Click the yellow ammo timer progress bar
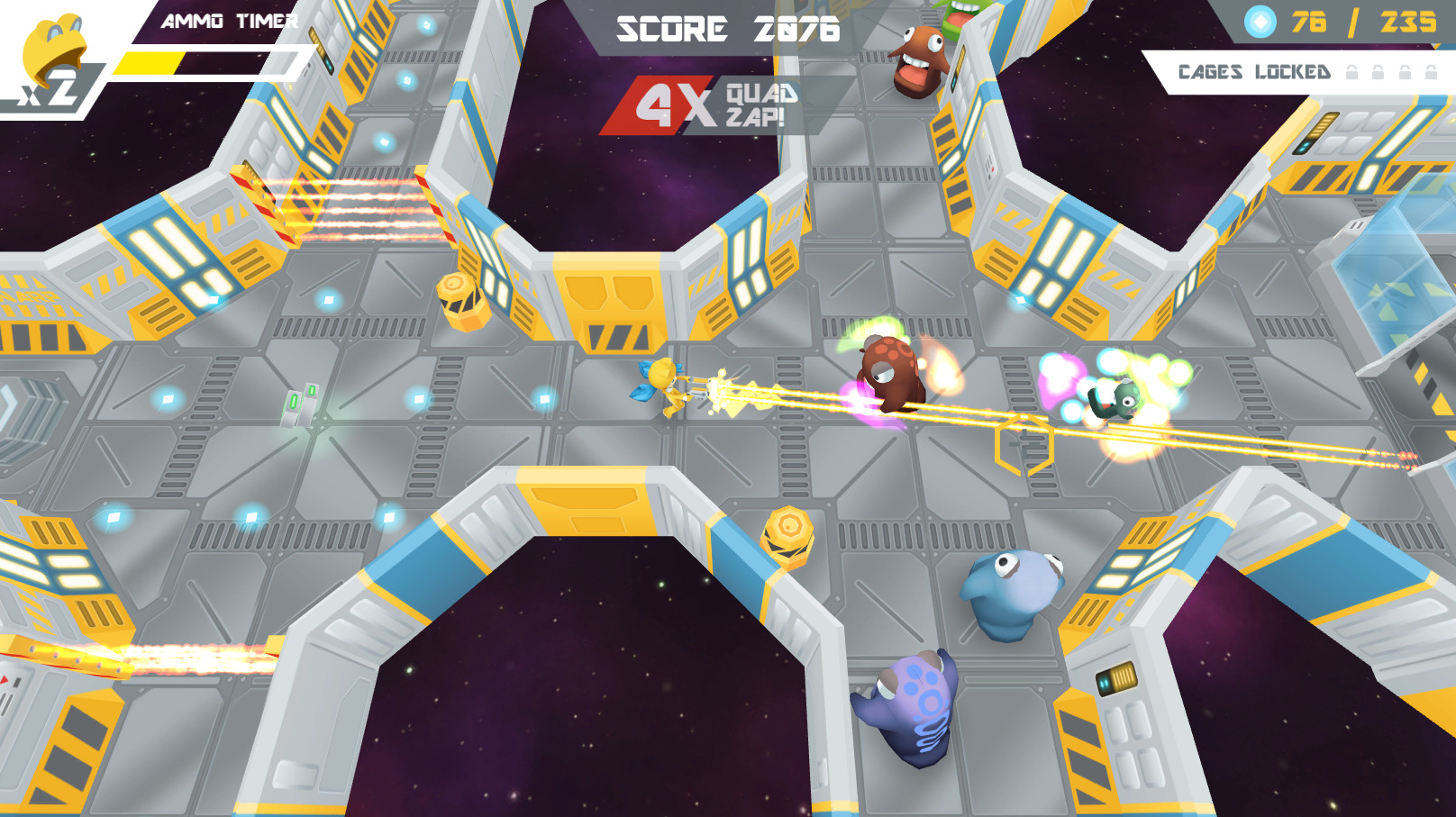This screenshot has height=817, width=1456. (x=150, y=62)
